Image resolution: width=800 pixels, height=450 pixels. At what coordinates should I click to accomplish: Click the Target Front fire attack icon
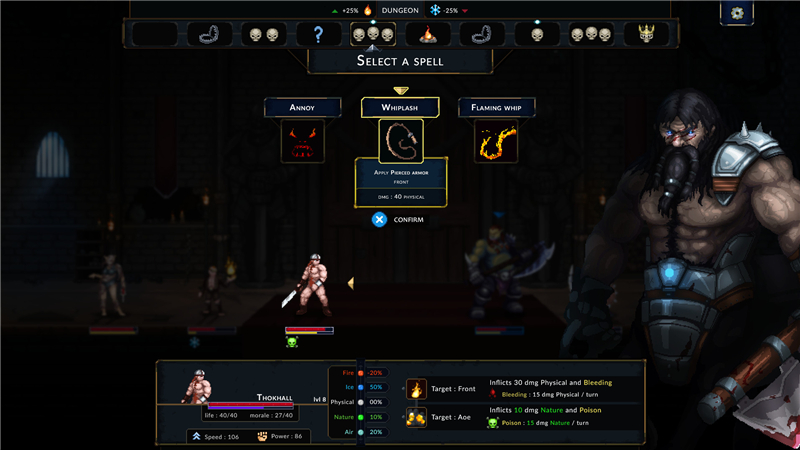[417, 389]
